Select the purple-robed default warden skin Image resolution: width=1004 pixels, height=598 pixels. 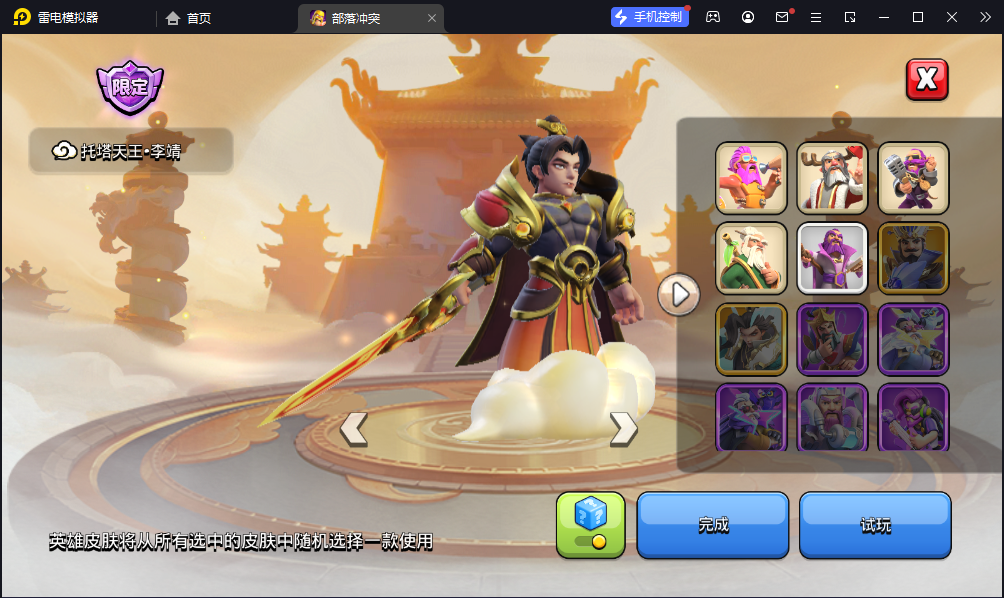[832, 258]
